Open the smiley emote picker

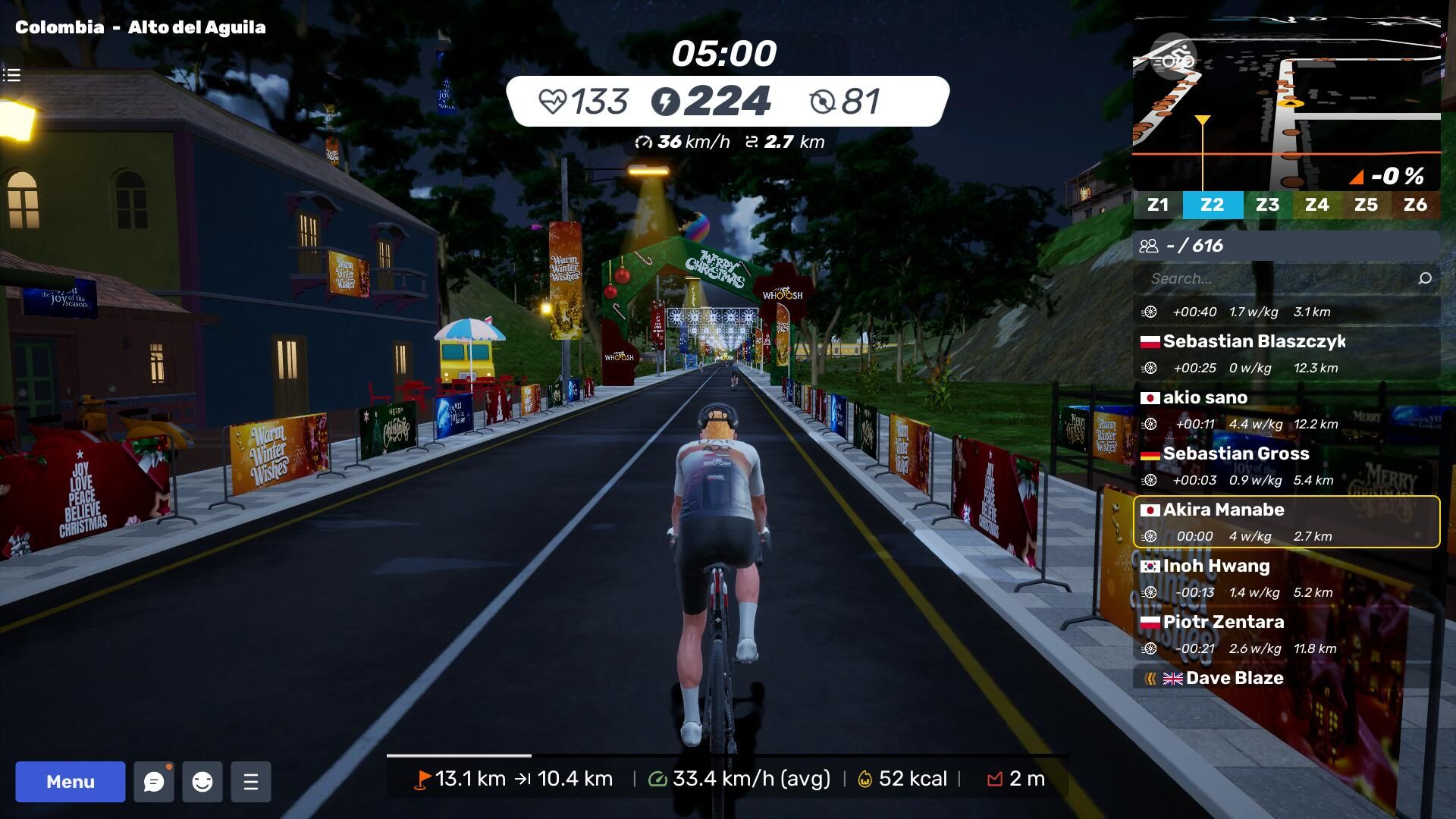pyautogui.click(x=202, y=782)
